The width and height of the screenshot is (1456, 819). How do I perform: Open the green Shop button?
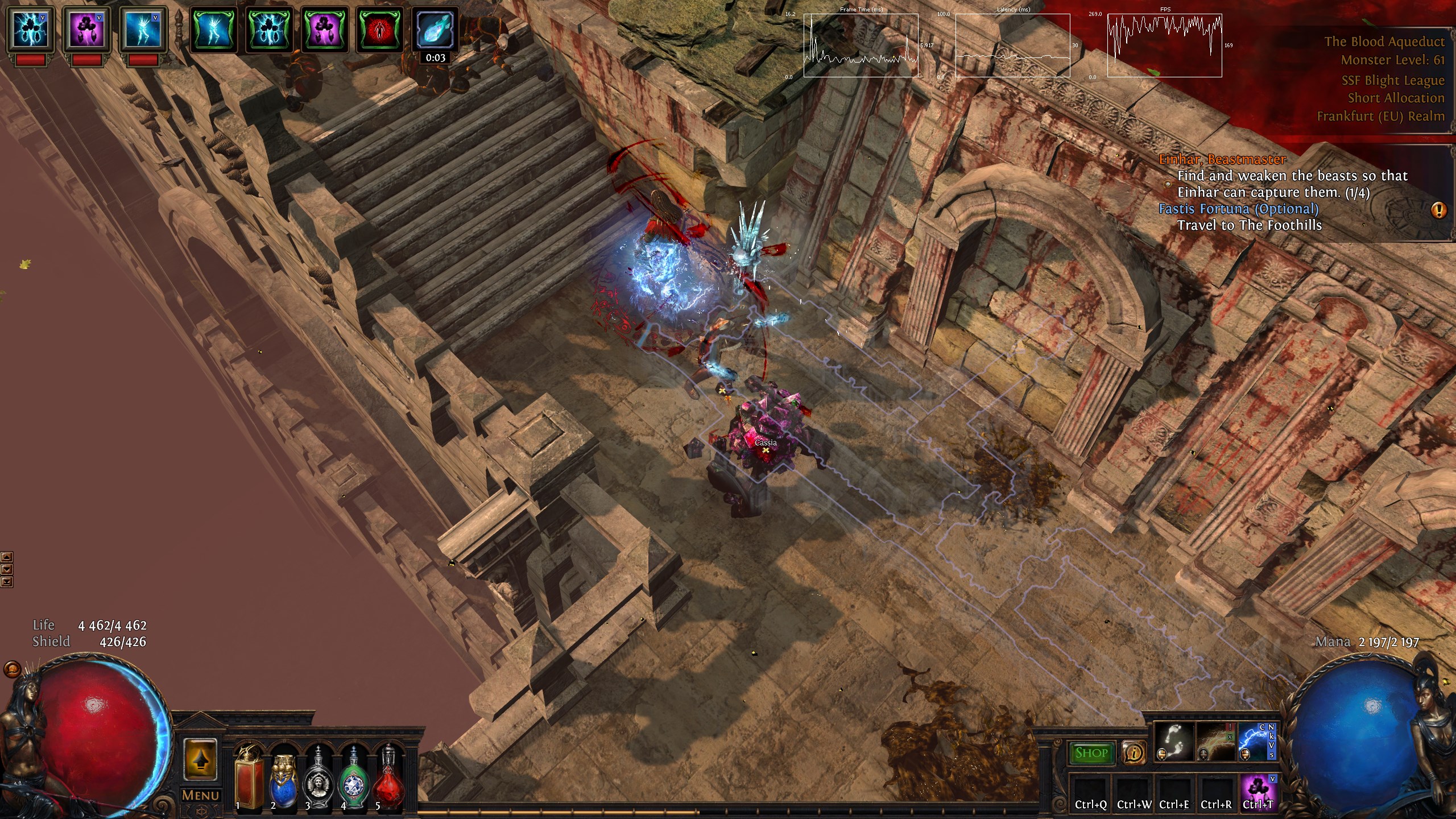point(1091,753)
